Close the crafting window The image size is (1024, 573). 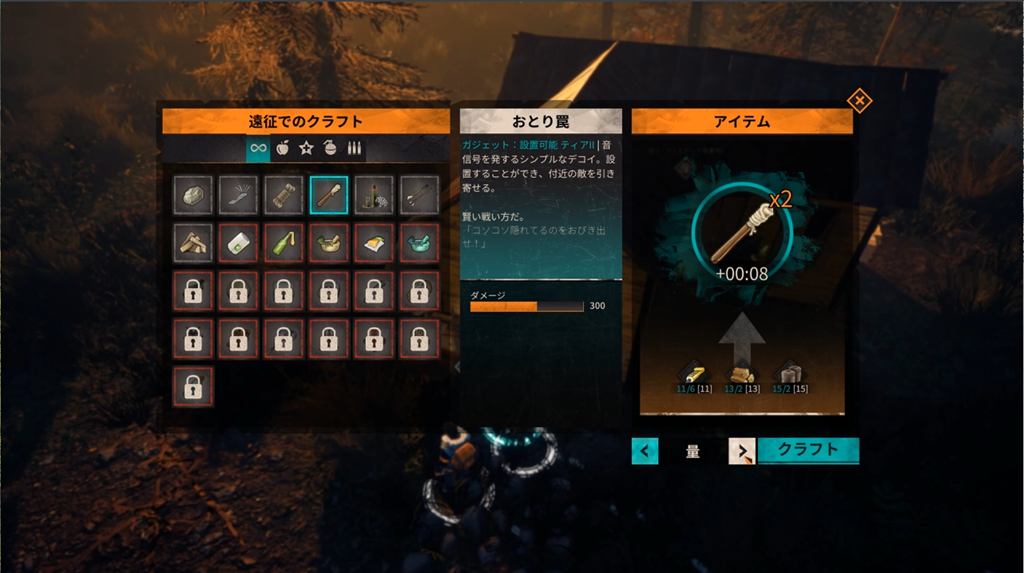tap(859, 101)
